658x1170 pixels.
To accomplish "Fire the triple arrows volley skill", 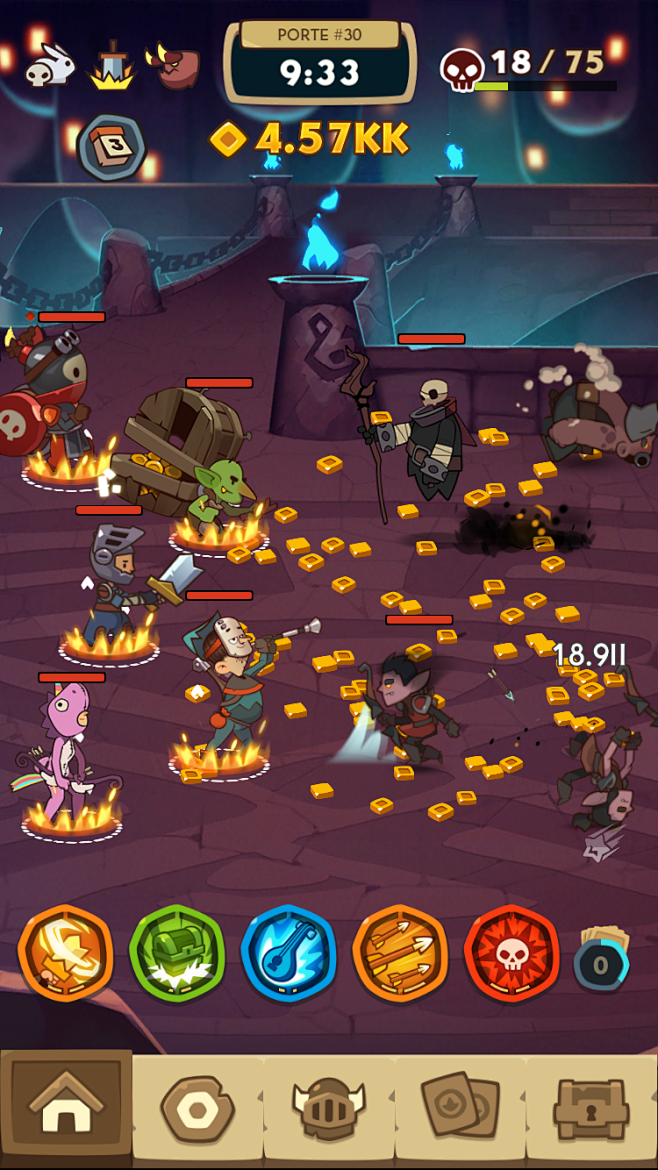I will pos(400,953).
